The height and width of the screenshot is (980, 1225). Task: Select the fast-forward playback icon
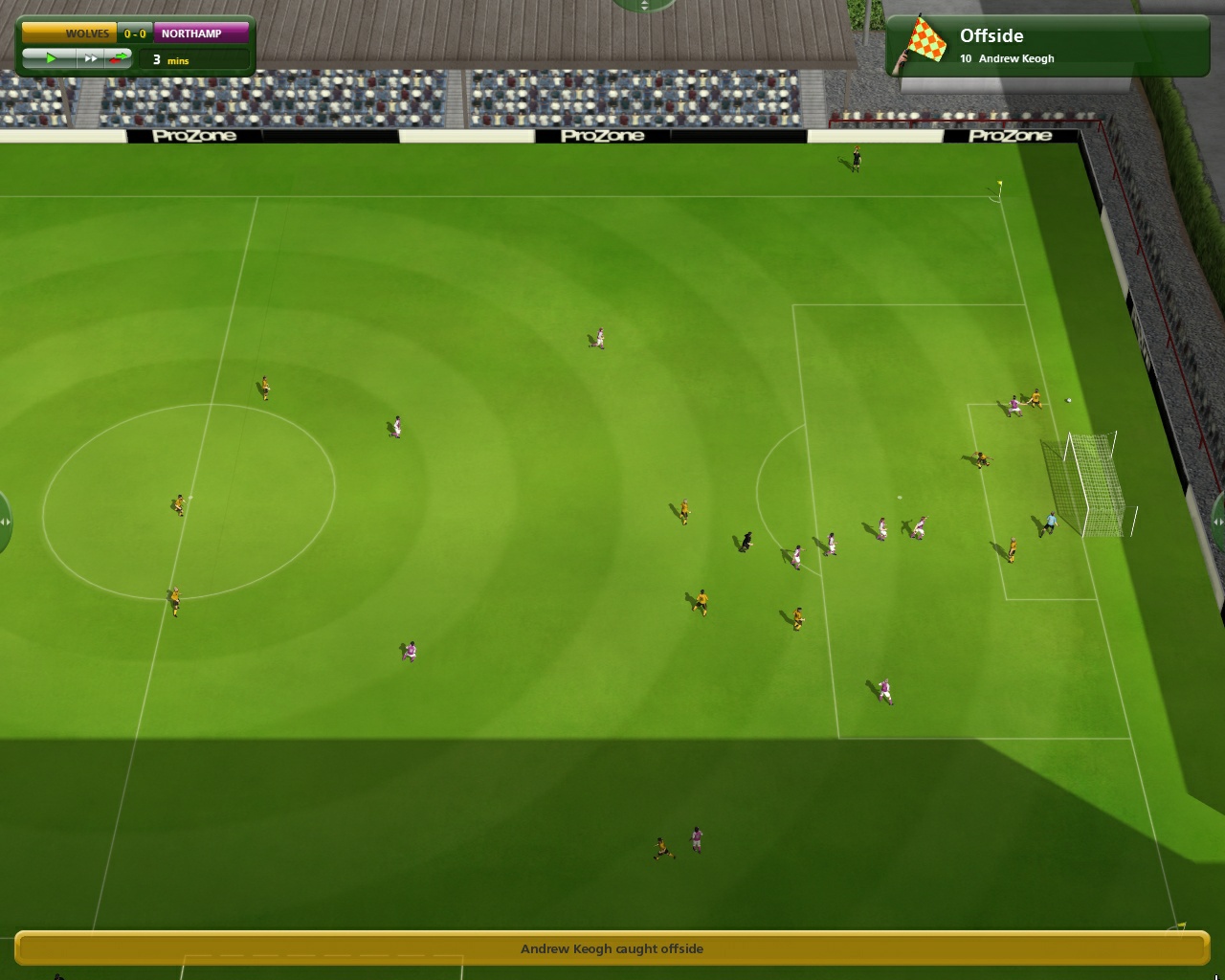[91, 57]
